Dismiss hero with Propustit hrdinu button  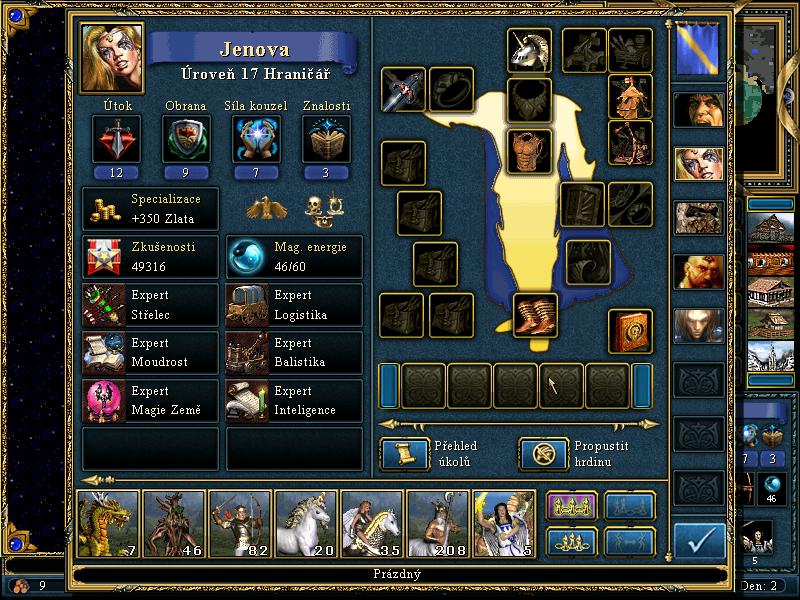(536, 454)
